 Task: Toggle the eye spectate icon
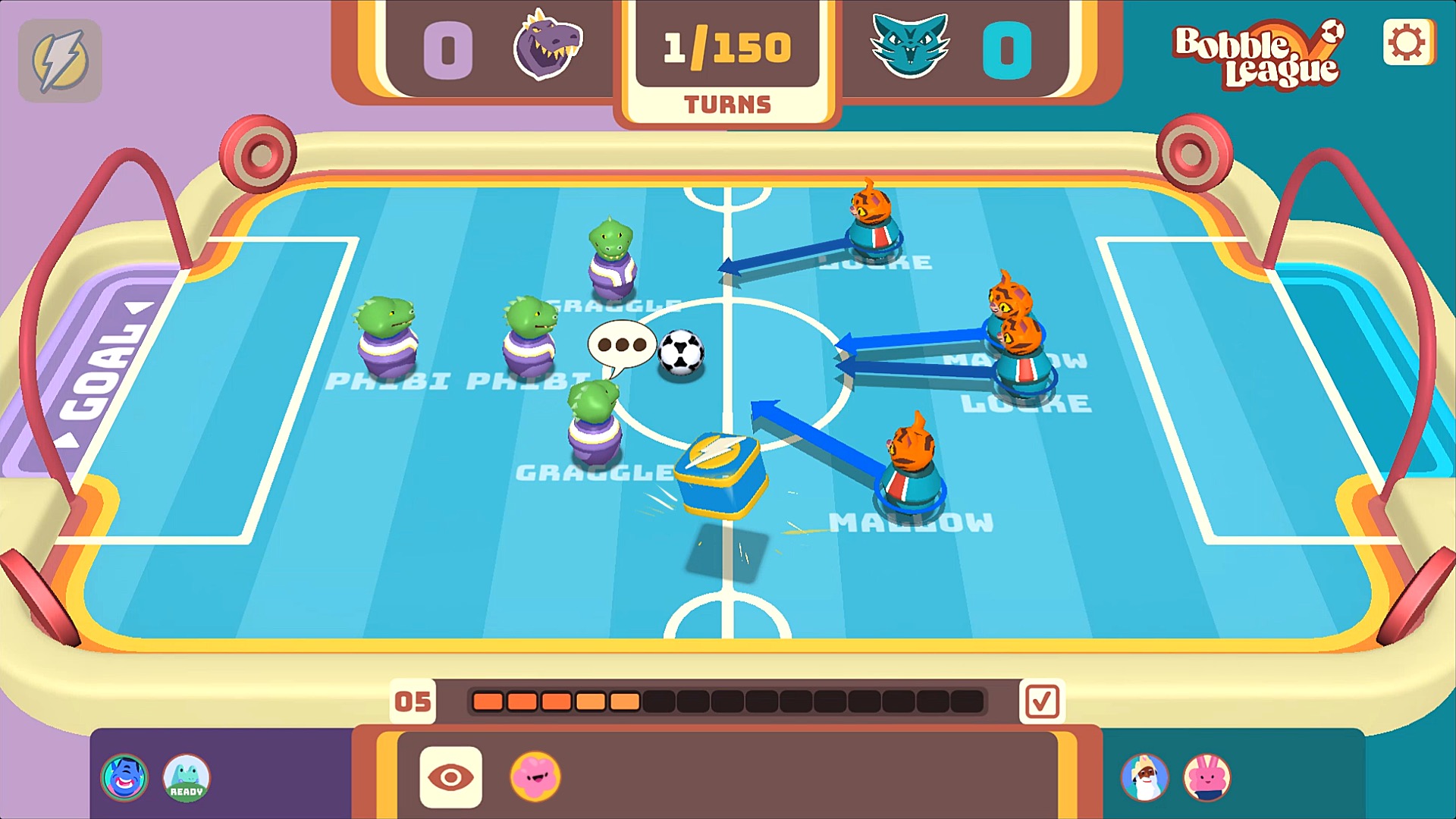pos(450,775)
